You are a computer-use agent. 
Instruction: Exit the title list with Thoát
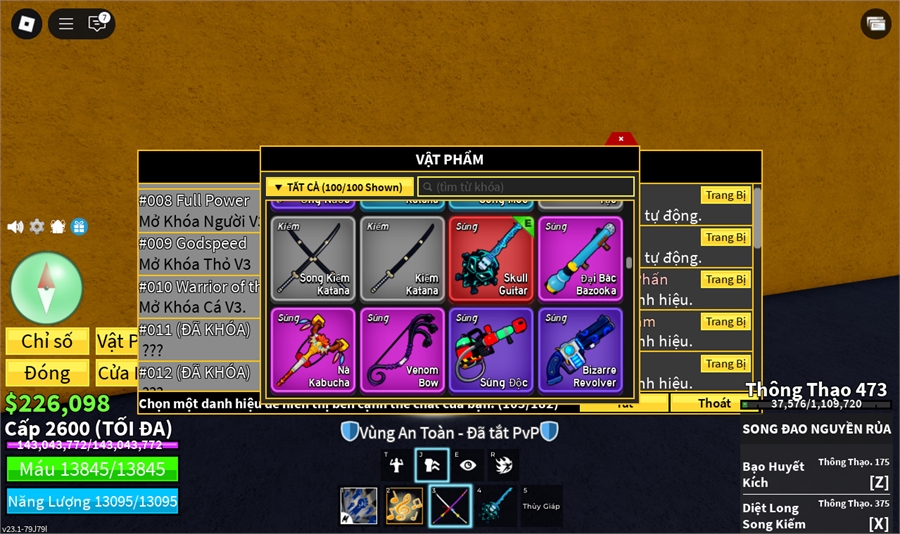(x=714, y=403)
